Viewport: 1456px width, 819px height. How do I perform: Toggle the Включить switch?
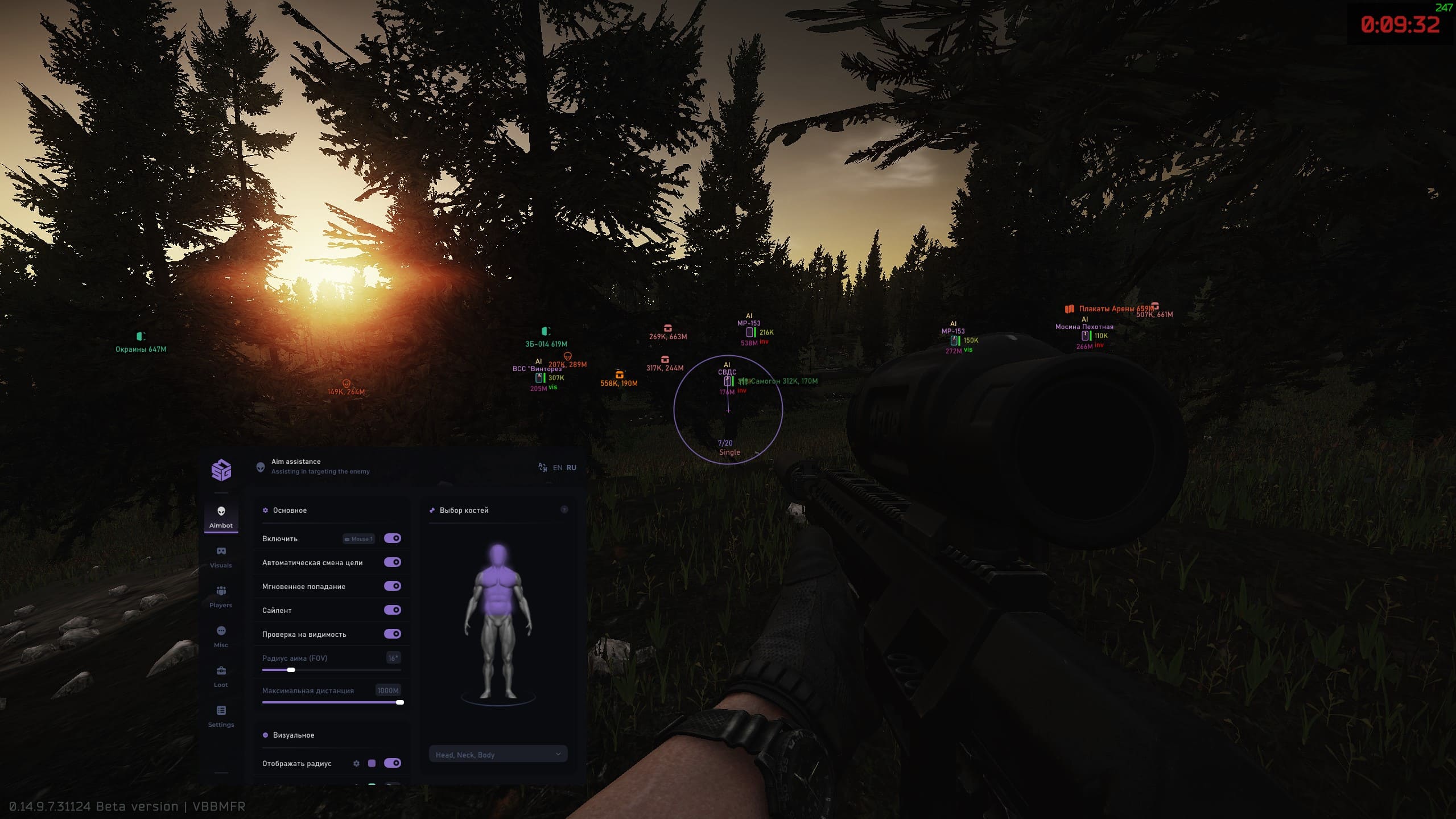pyautogui.click(x=392, y=538)
